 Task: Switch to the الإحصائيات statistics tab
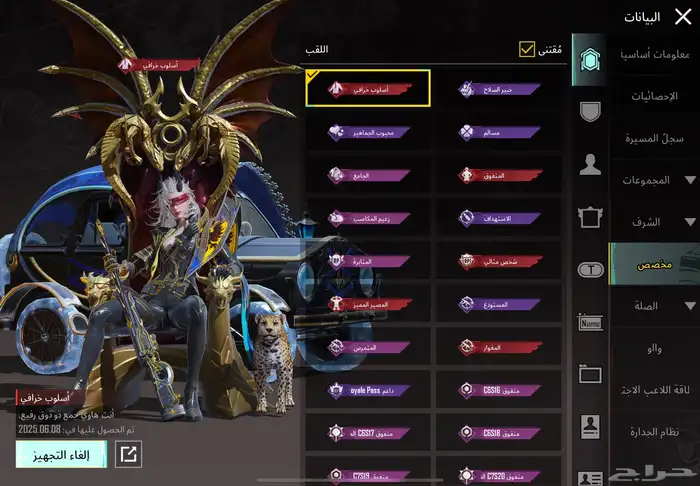click(654, 96)
